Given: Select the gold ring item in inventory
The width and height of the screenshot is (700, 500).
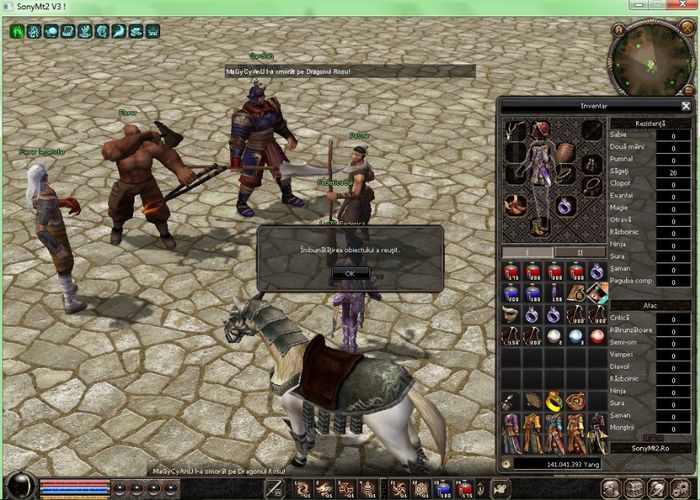Looking at the screenshot, I should (553, 402).
